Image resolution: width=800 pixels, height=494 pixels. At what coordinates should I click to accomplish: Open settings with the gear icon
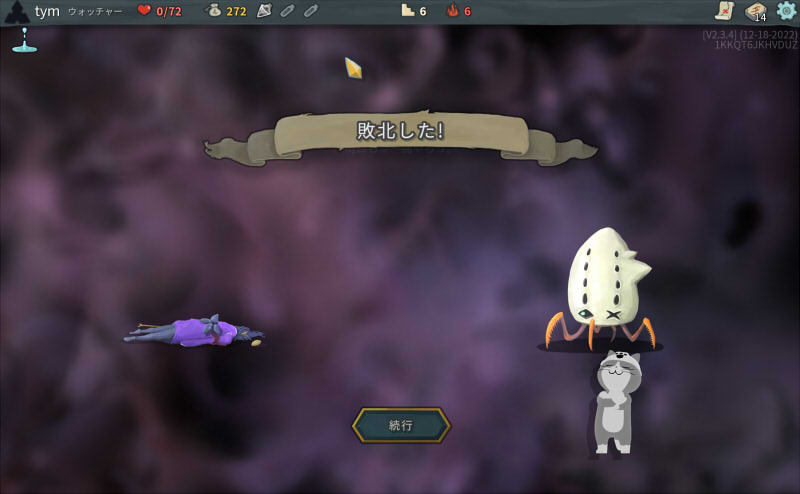pyautogui.click(x=786, y=11)
